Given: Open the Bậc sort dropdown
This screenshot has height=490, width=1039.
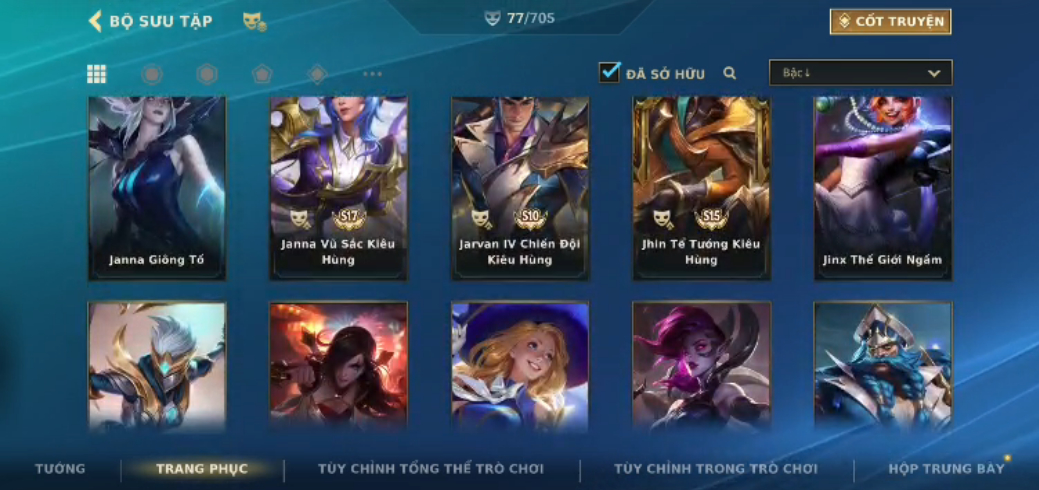Looking at the screenshot, I should (860, 73).
